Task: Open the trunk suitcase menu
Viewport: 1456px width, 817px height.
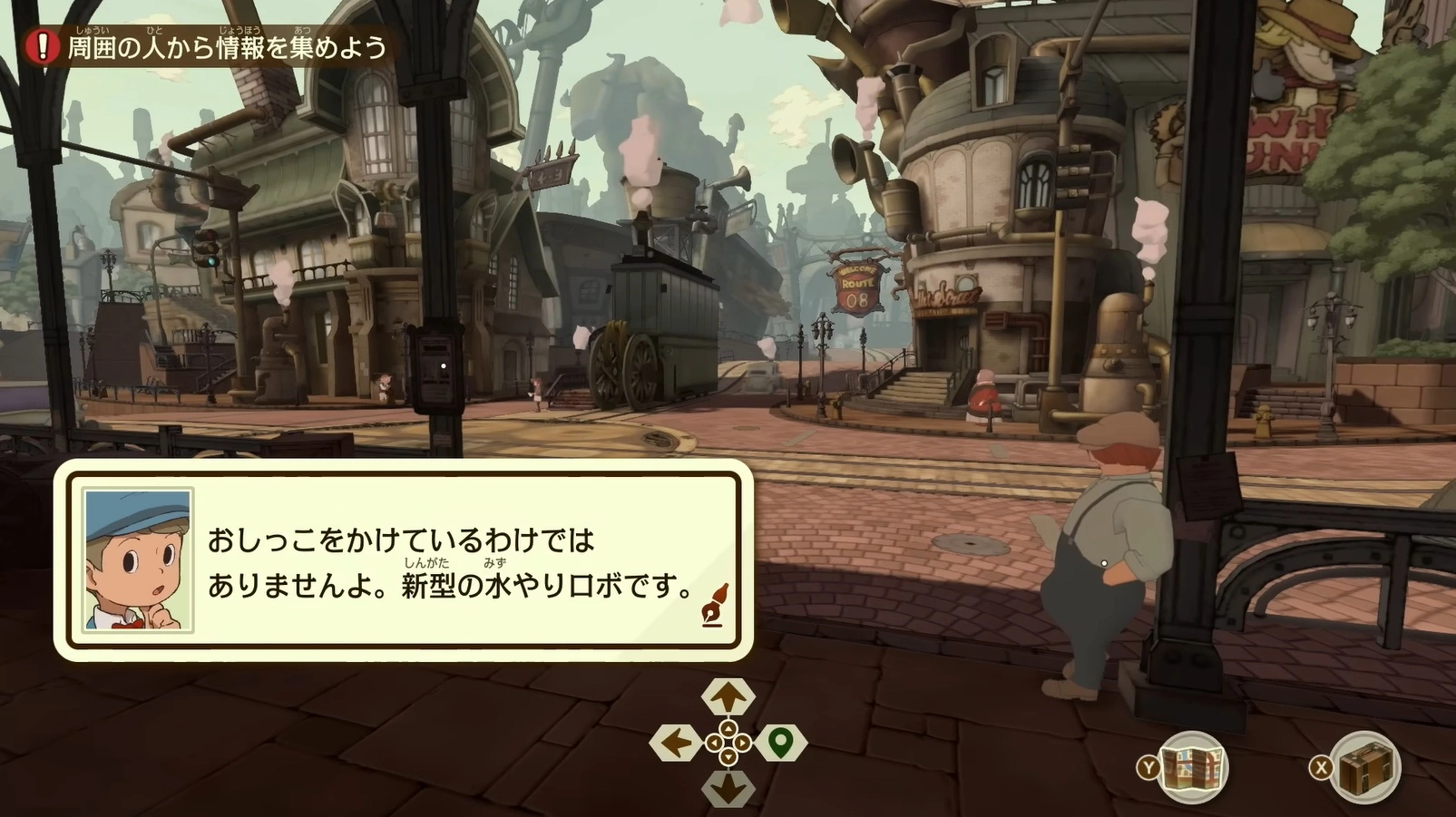Action: pos(1366,767)
